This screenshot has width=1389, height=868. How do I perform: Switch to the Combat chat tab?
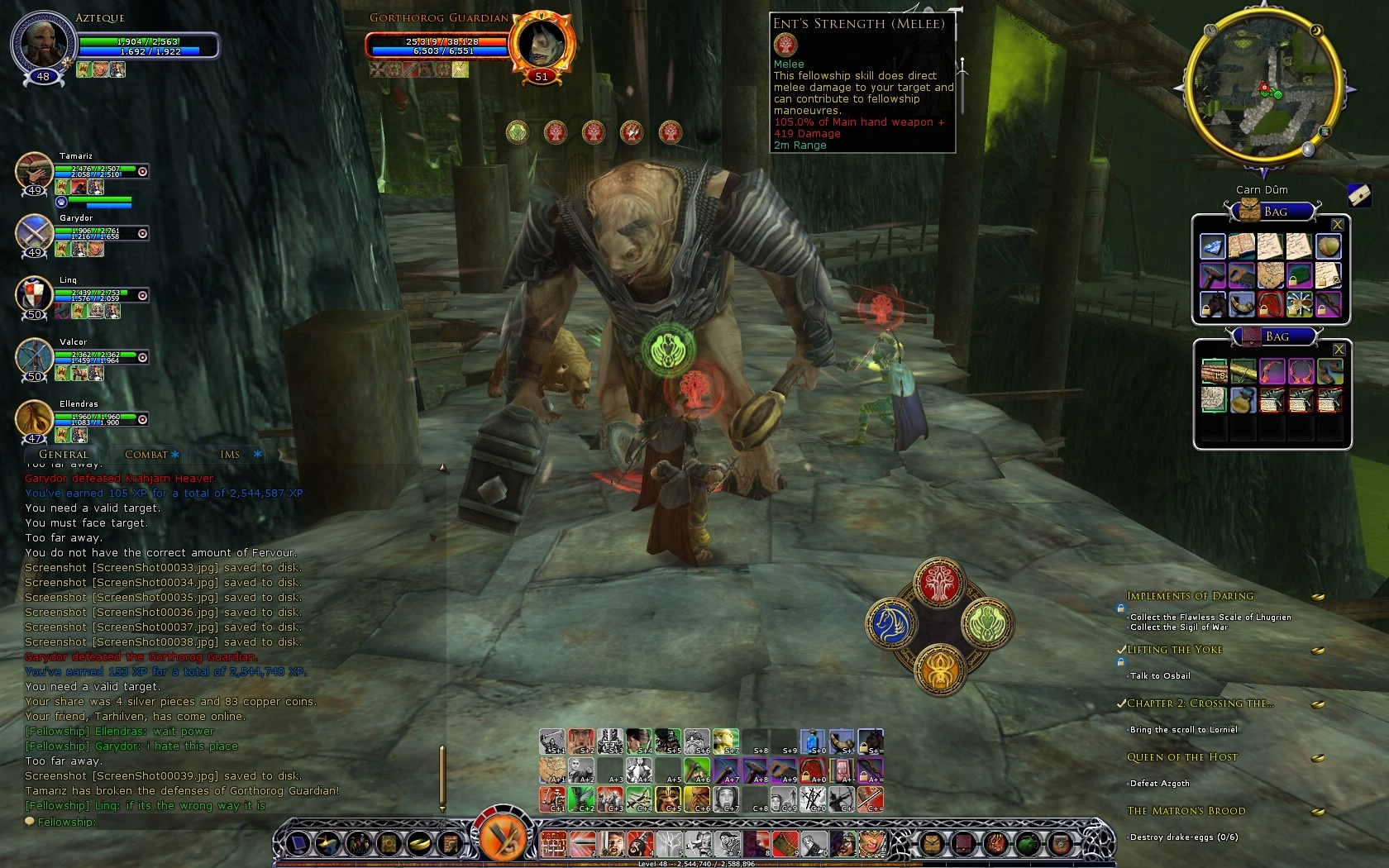(146, 455)
